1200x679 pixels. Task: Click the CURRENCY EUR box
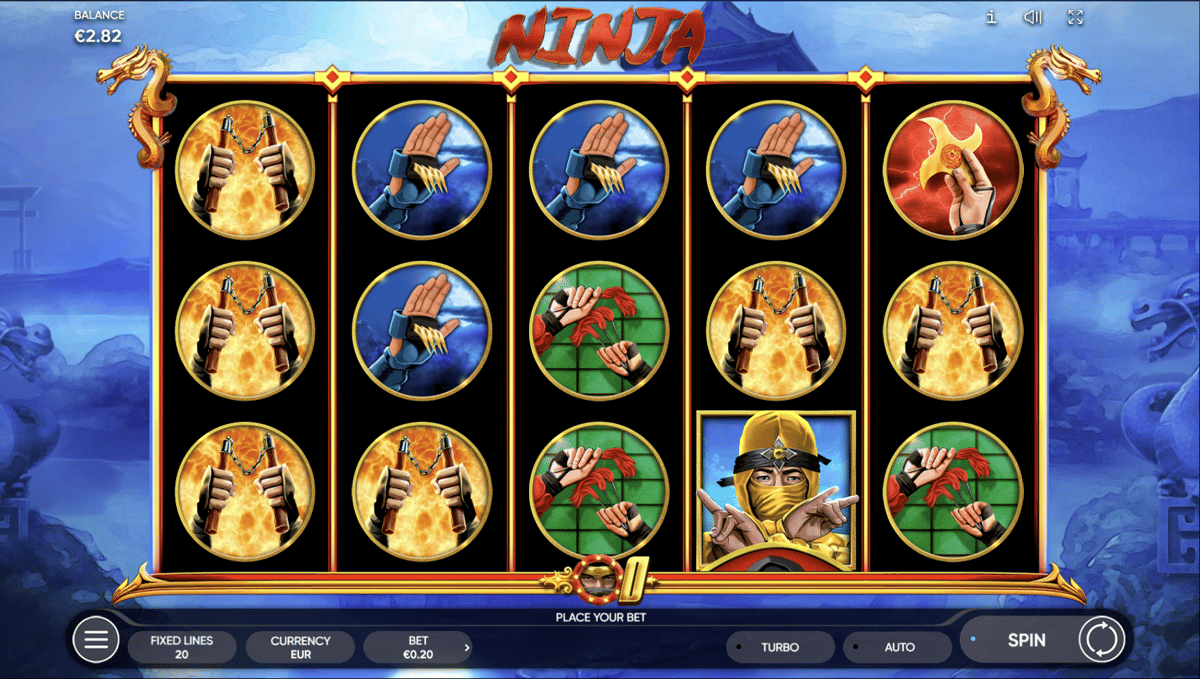[x=300, y=647]
